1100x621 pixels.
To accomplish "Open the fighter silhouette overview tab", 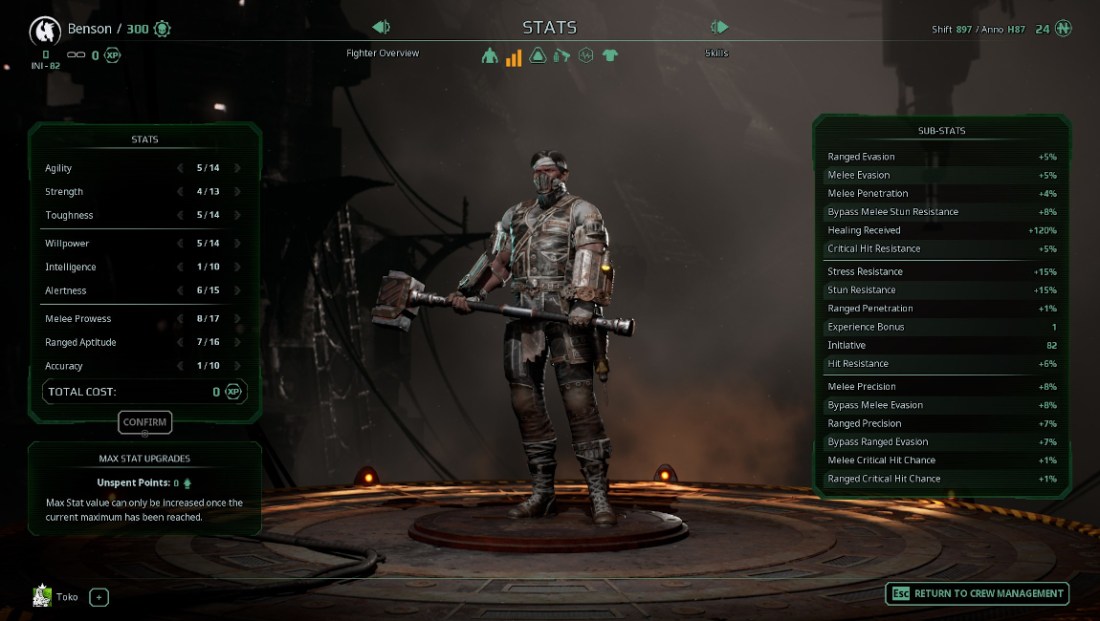I will (490, 56).
